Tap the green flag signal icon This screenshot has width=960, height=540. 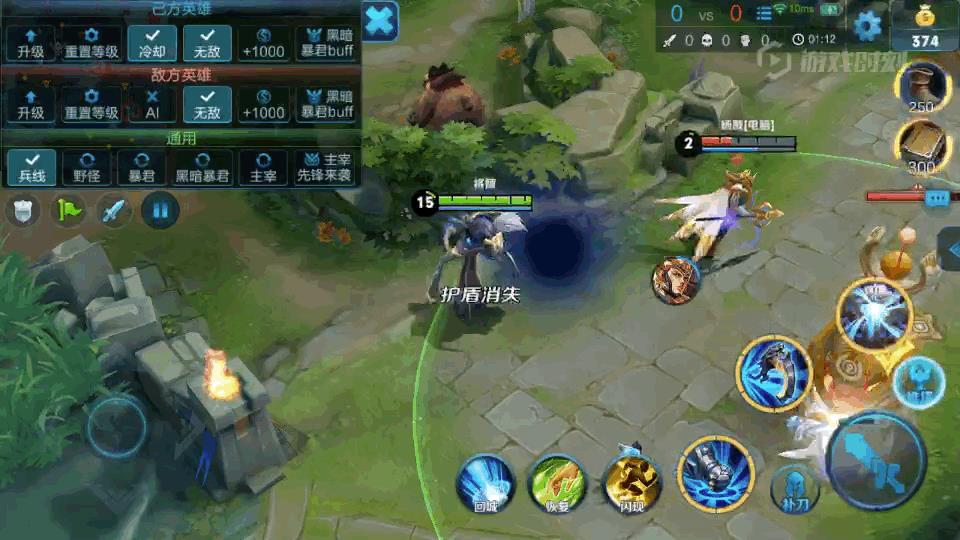69,211
